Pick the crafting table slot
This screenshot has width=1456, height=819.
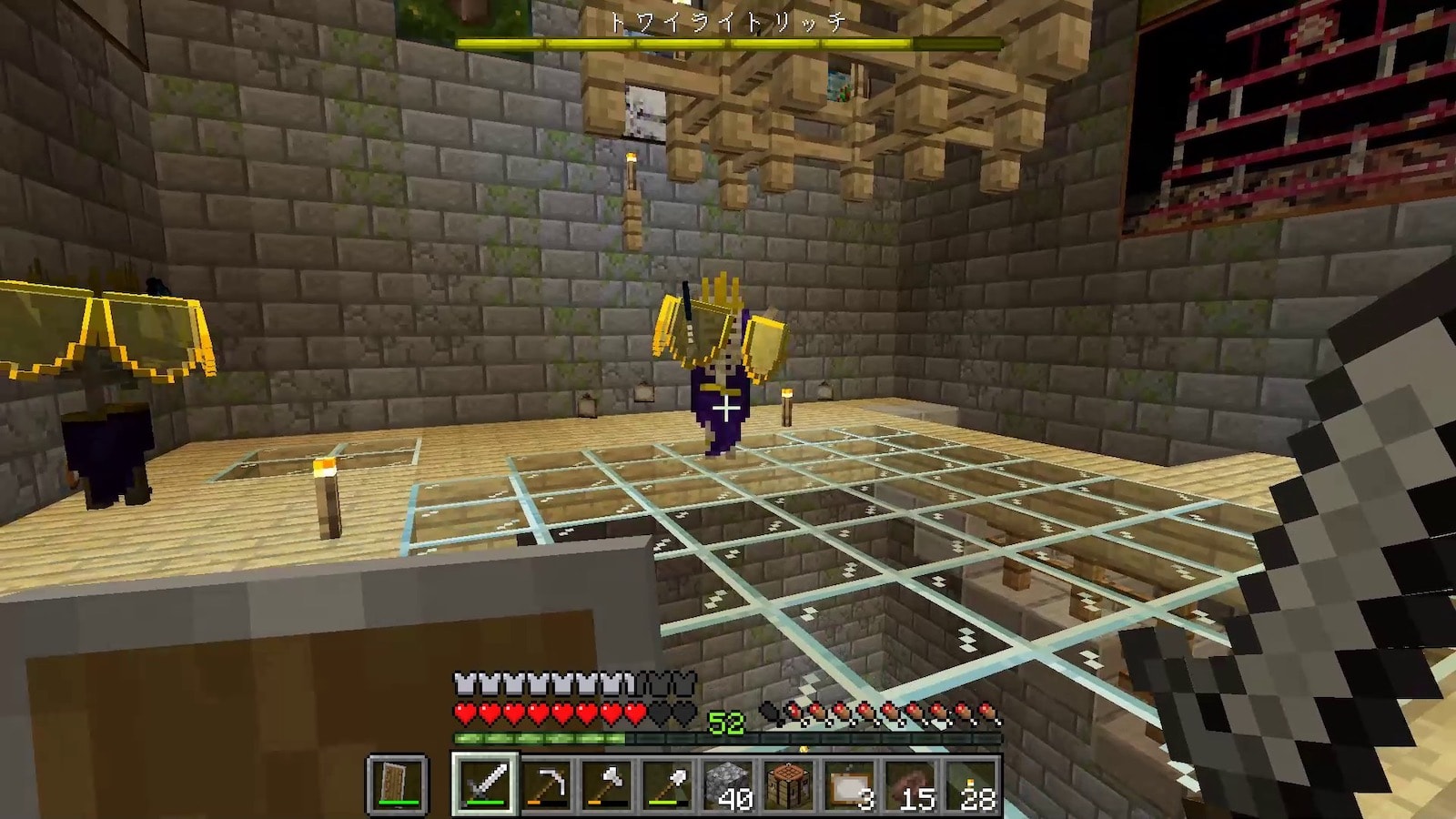coord(790,784)
